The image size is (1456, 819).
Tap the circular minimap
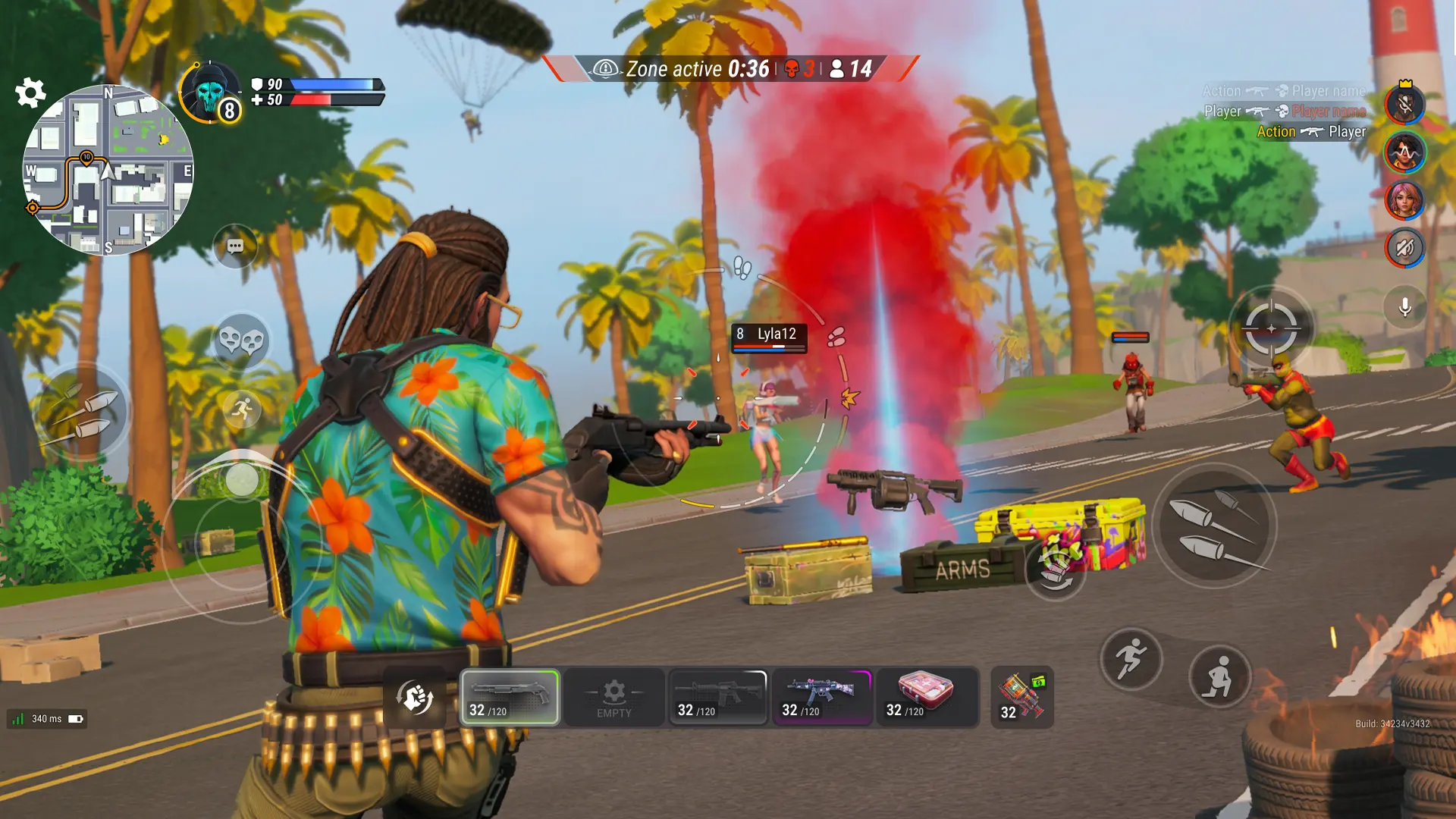click(108, 170)
